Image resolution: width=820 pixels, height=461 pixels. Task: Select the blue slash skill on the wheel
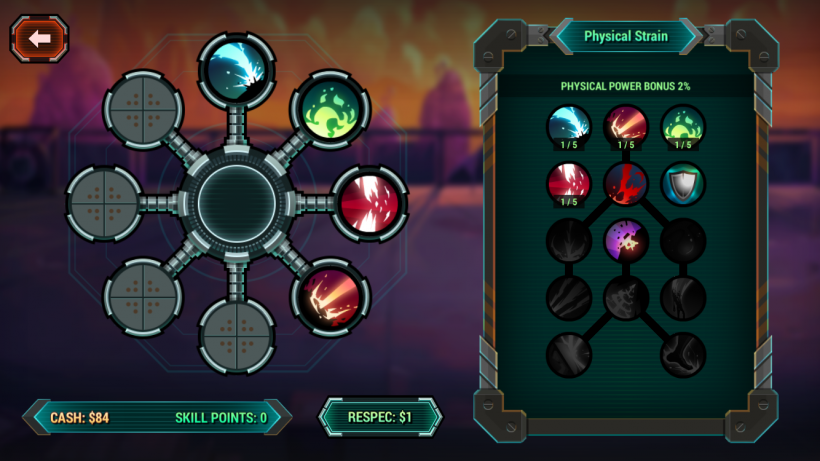point(237,68)
